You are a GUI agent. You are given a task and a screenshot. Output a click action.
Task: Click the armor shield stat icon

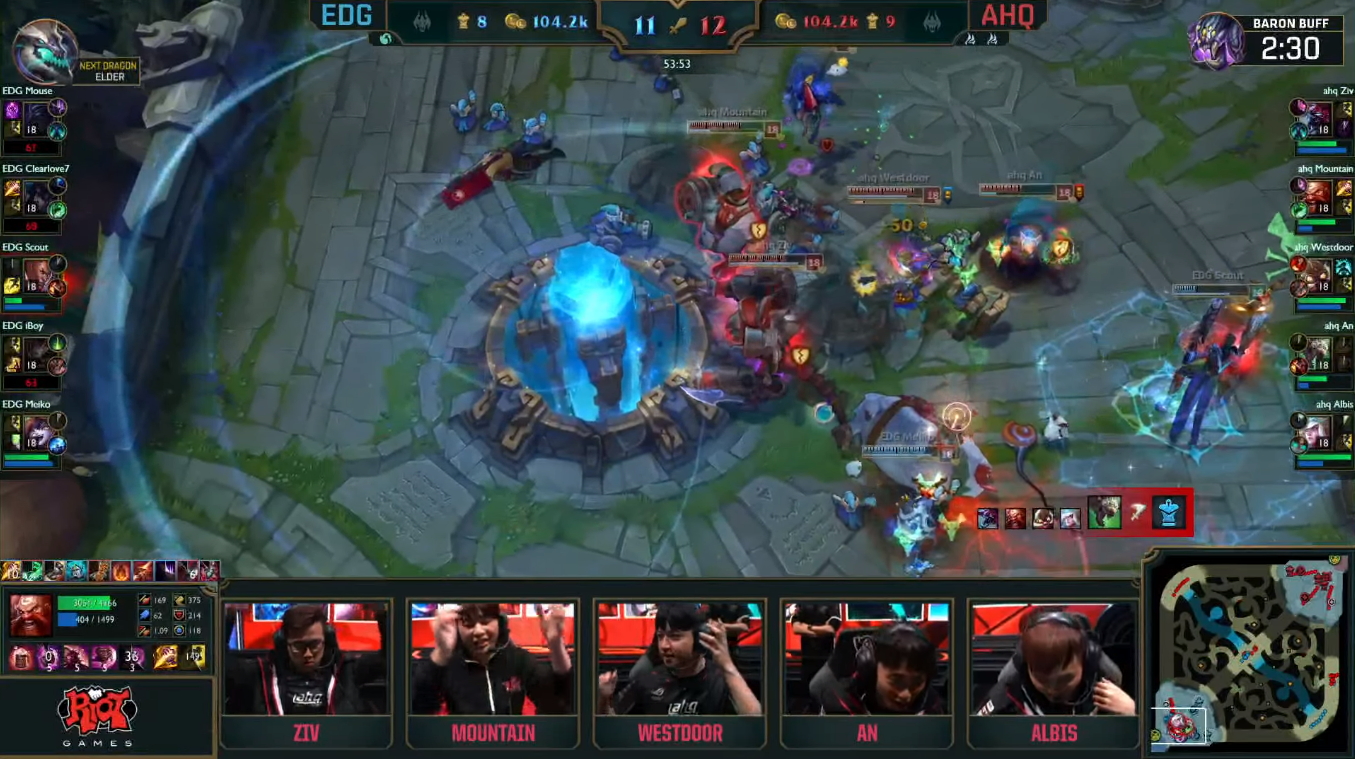click(x=180, y=615)
